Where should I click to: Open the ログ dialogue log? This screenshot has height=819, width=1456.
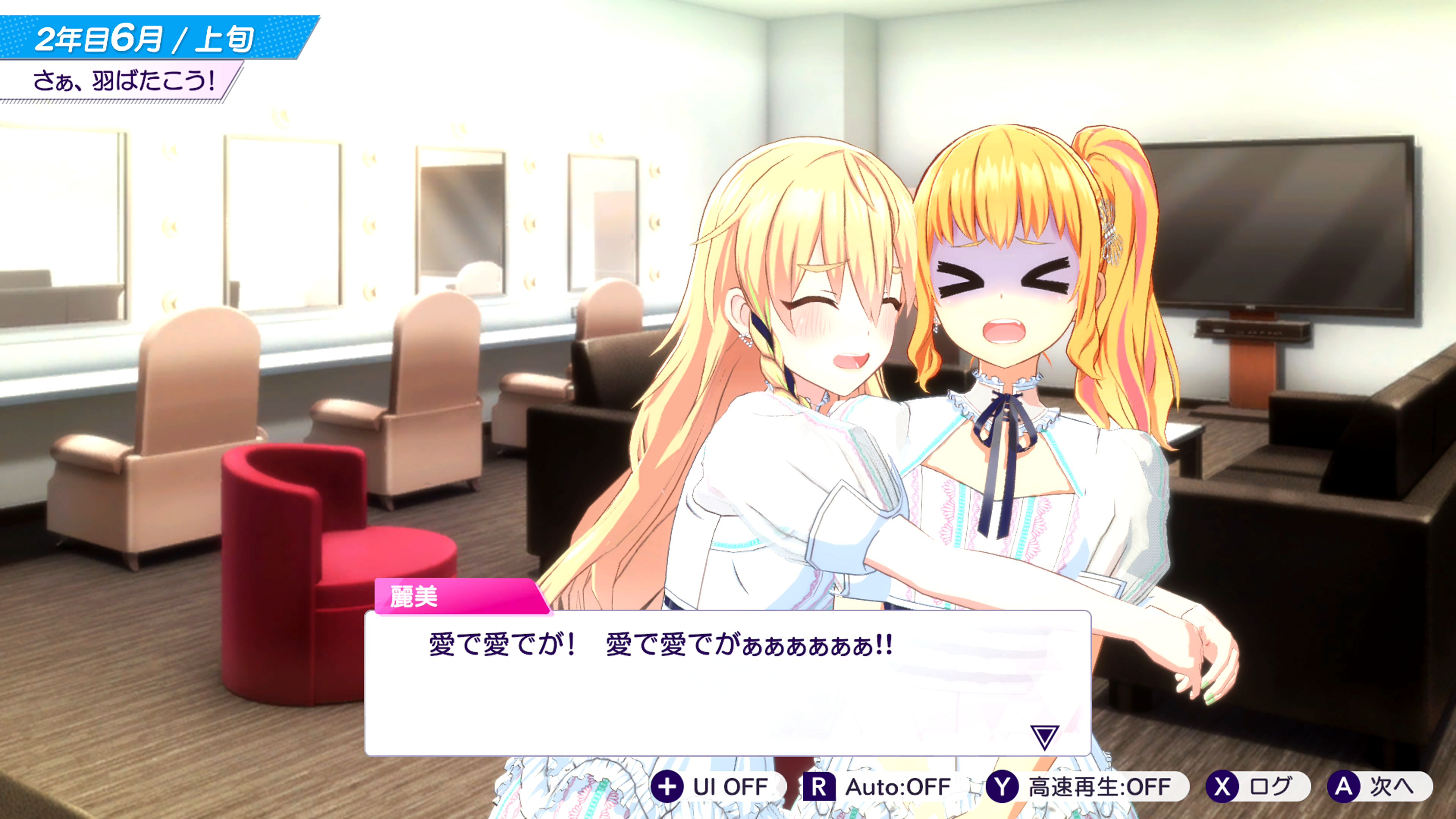click(x=1257, y=787)
